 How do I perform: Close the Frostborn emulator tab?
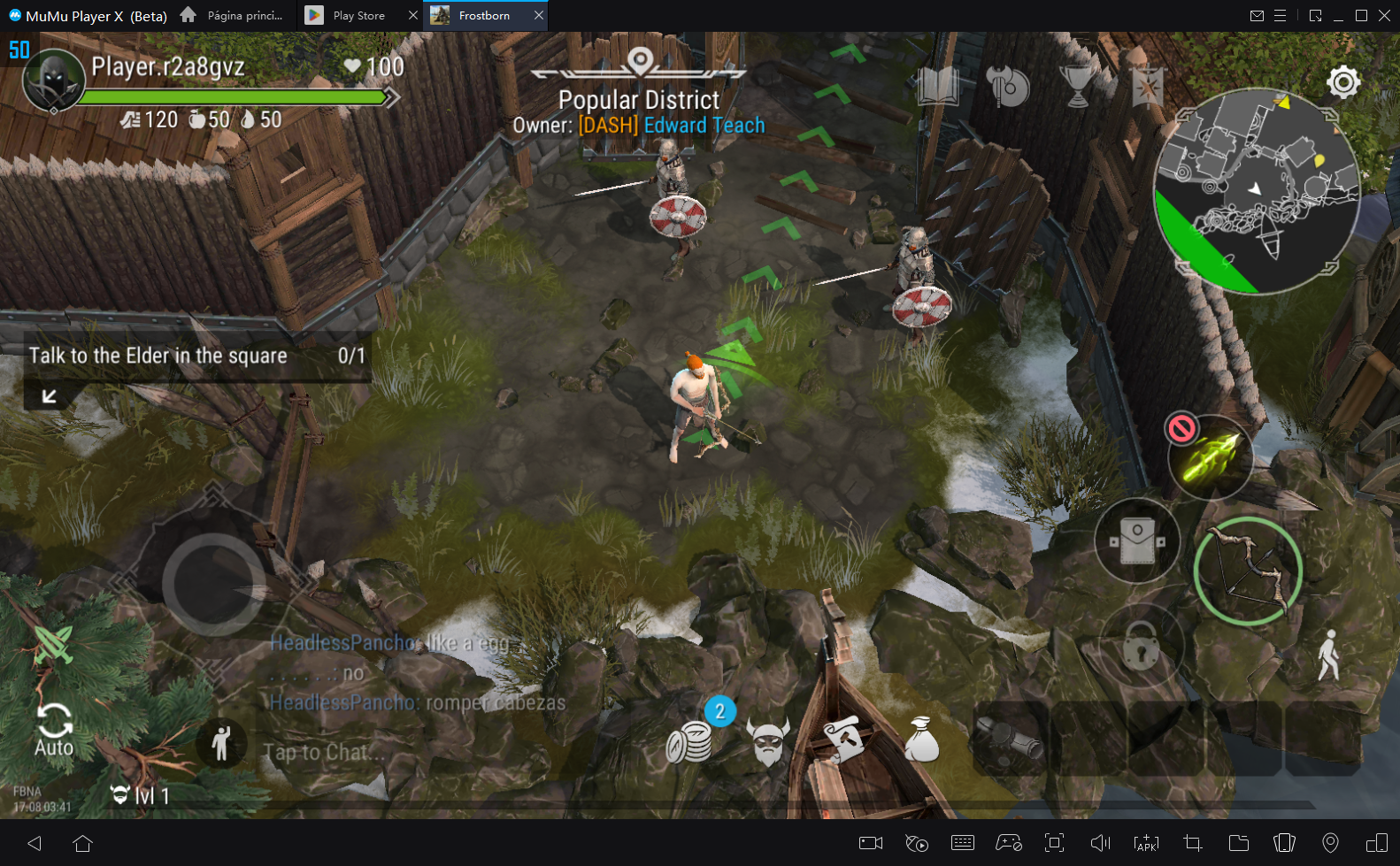click(x=538, y=15)
